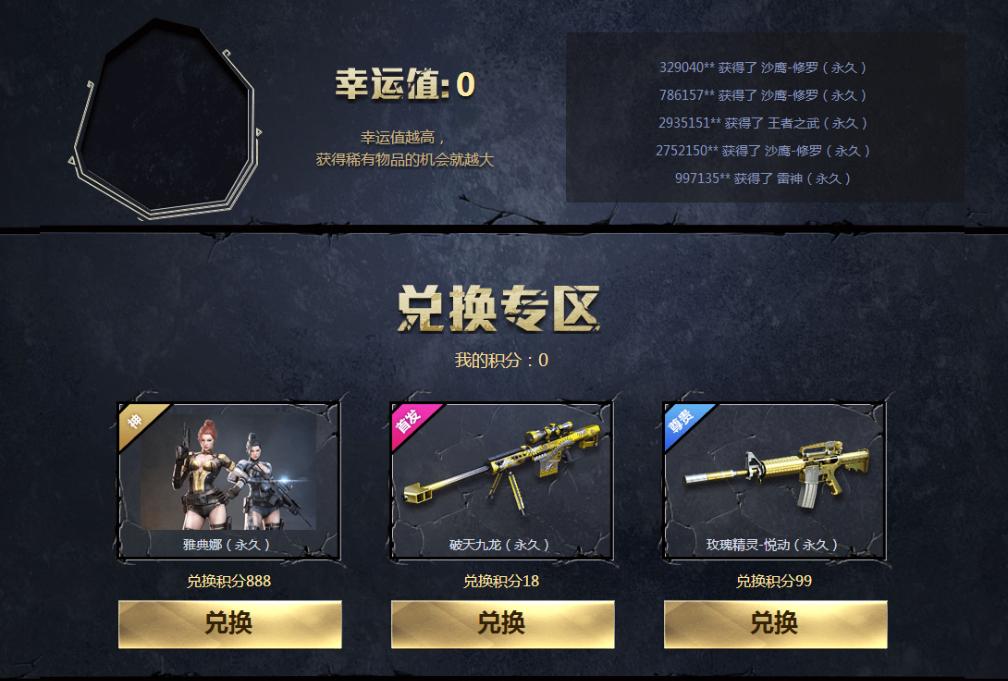Image resolution: width=1008 pixels, height=681 pixels.
Task: Choose the 破天九龙 golden sniper card
Action: coord(502,480)
